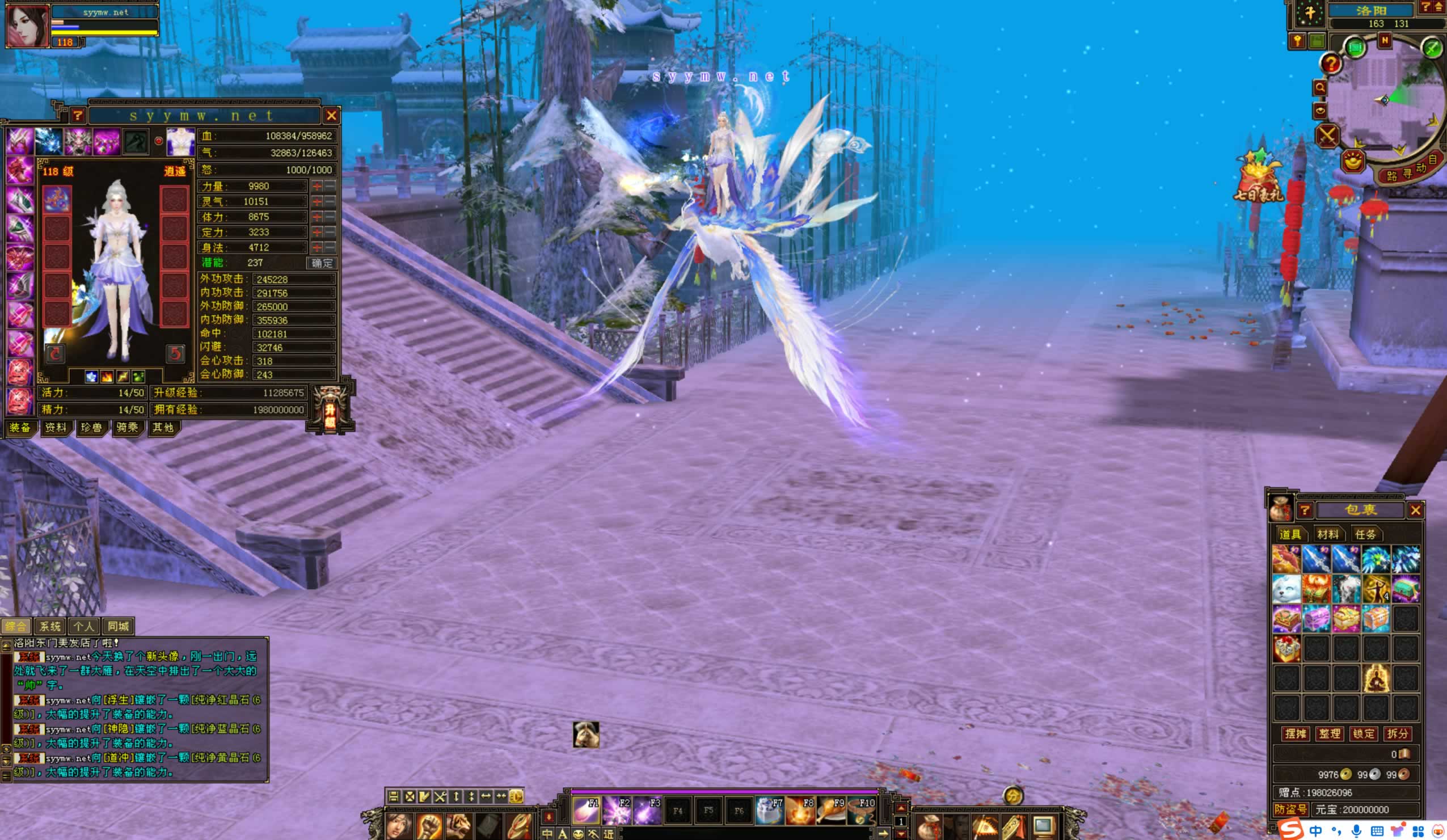Use the roast chicken leg in F9

[831, 810]
